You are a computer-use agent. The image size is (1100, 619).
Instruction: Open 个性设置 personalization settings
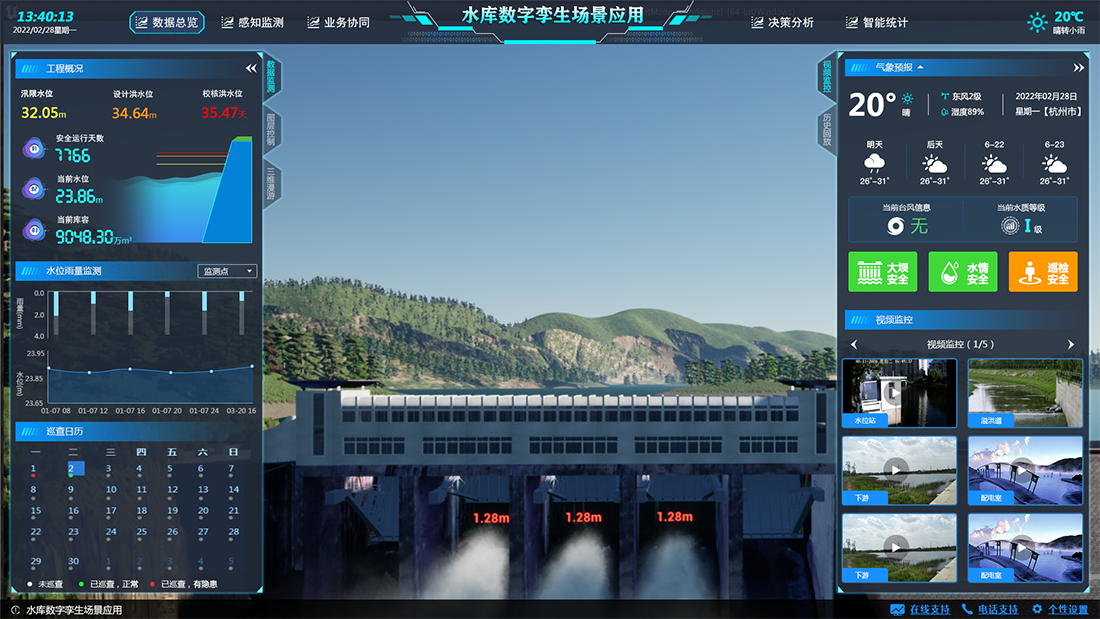click(1059, 609)
